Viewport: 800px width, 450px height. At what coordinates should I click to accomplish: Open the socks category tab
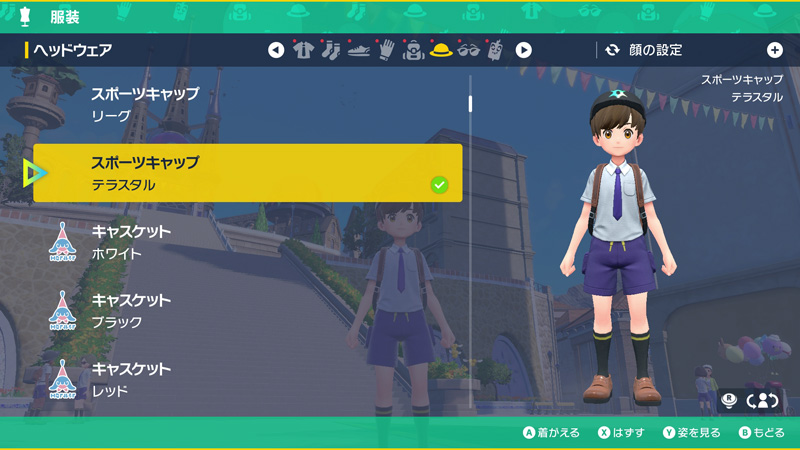click(331, 50)
